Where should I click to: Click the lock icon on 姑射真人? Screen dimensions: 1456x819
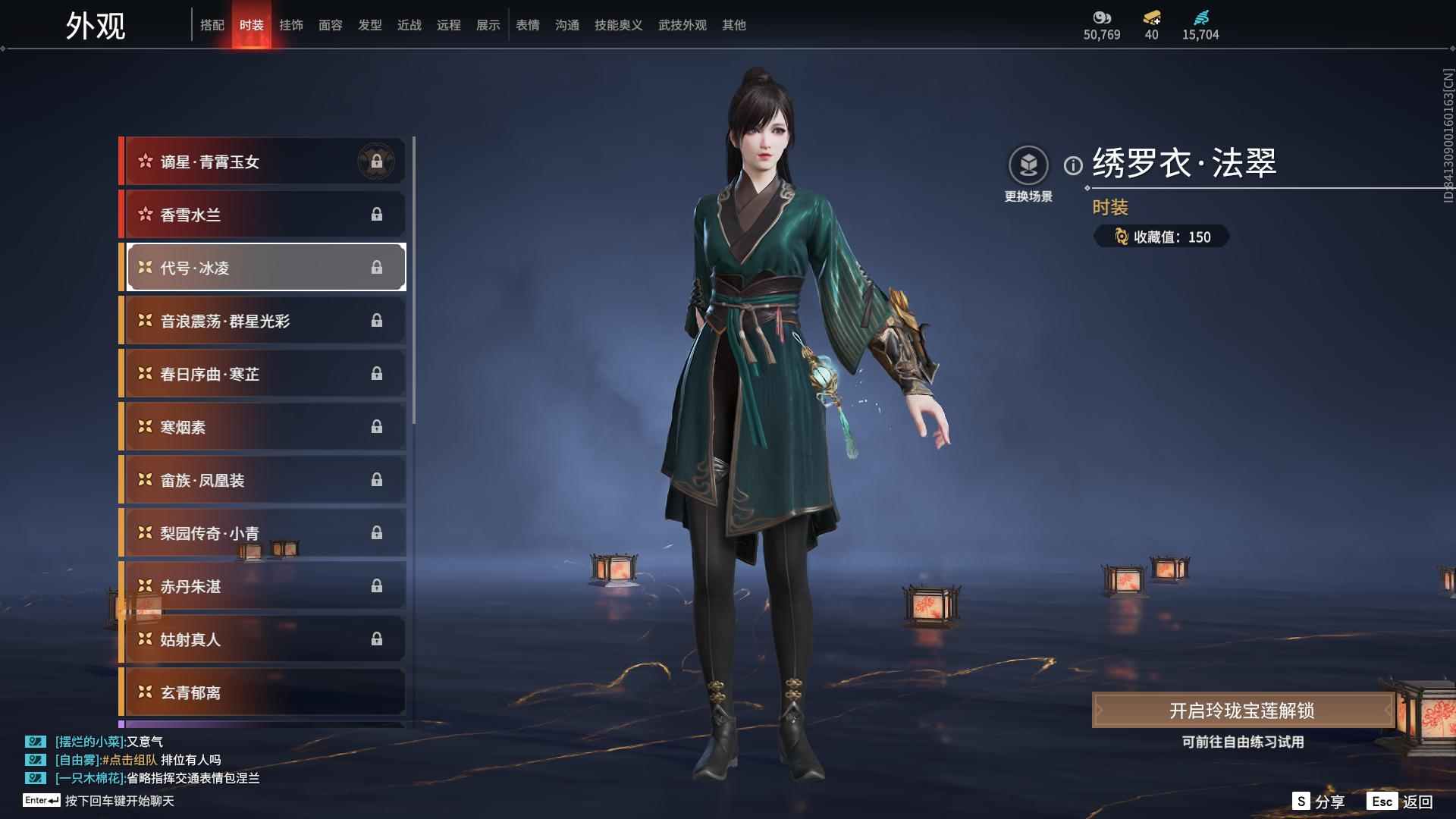(377, 639)
